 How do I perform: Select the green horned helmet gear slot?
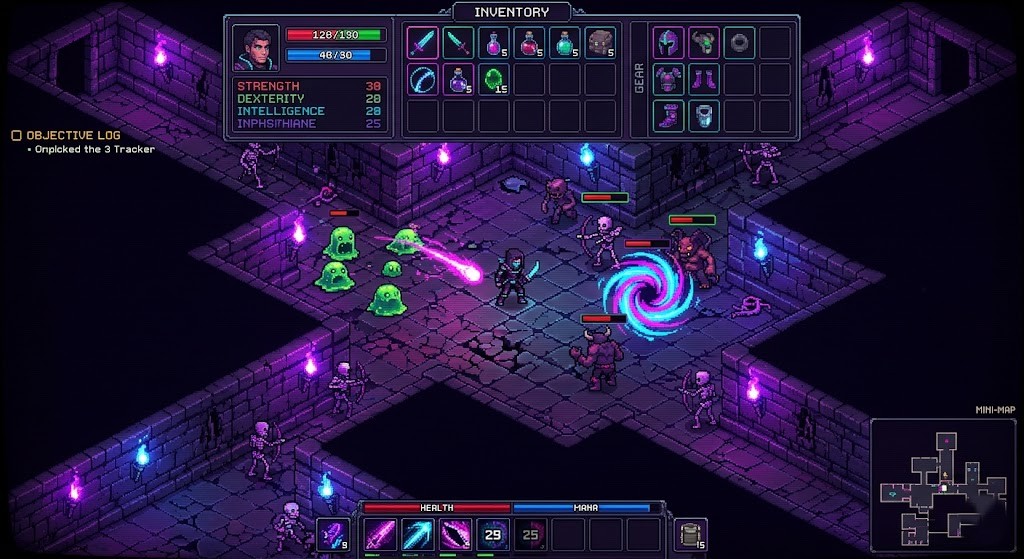click(704, 43)
